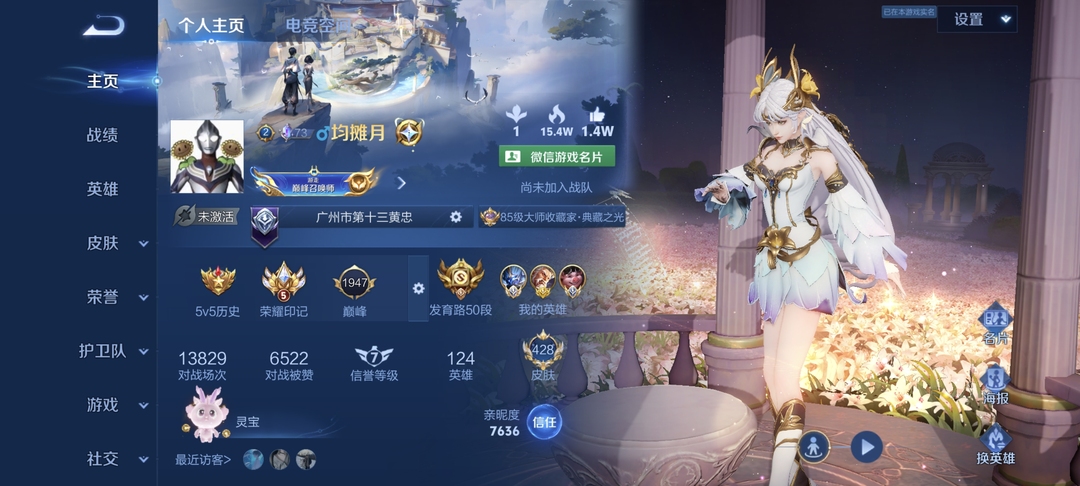View the Ultraman player avatar
The height and width of the screenshot is (486, 1080).
click(207, 156)
